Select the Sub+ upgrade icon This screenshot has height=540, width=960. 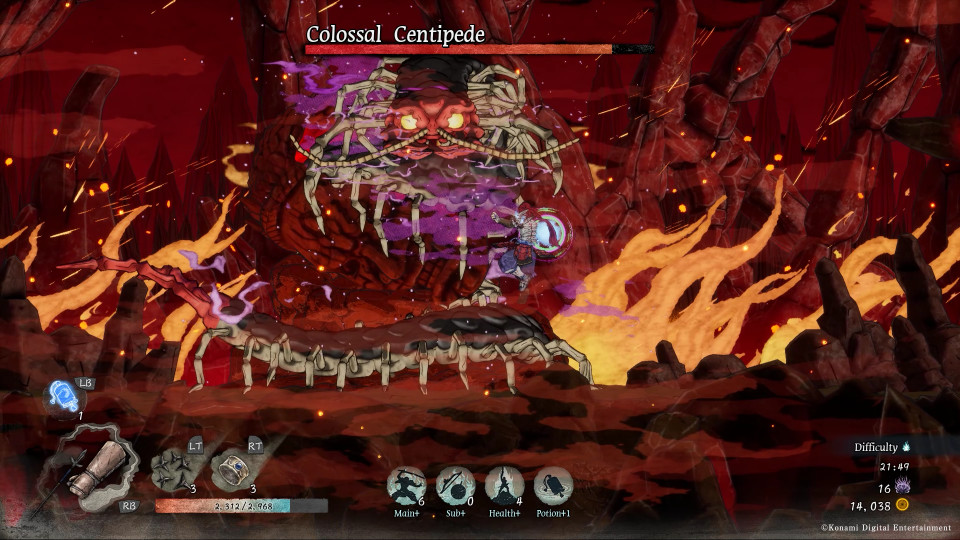coord(455,486)
